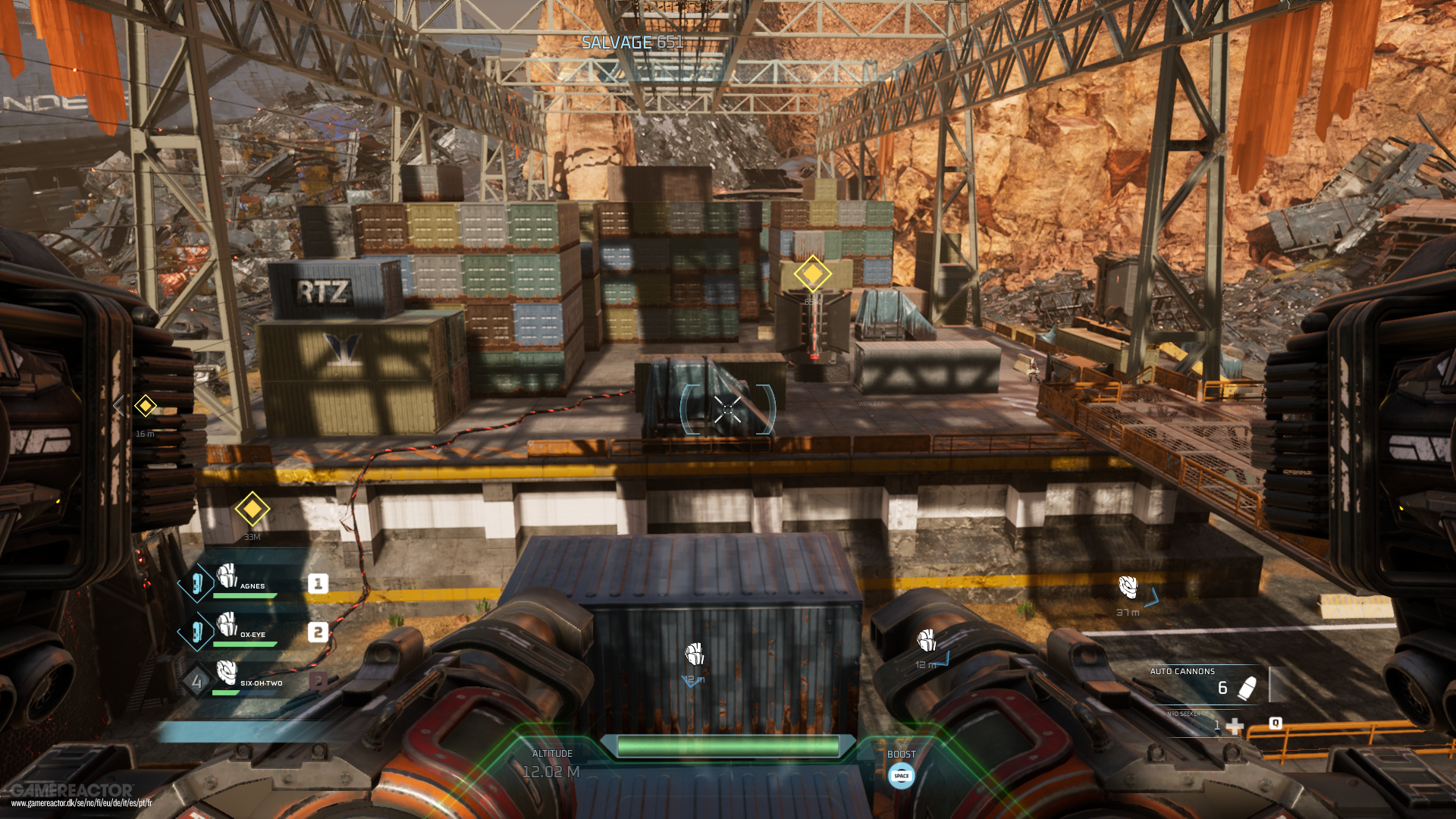
Task: Toggle SIX-OH-TWO's grey status diamond with 4
Action: tap(196, 679)
